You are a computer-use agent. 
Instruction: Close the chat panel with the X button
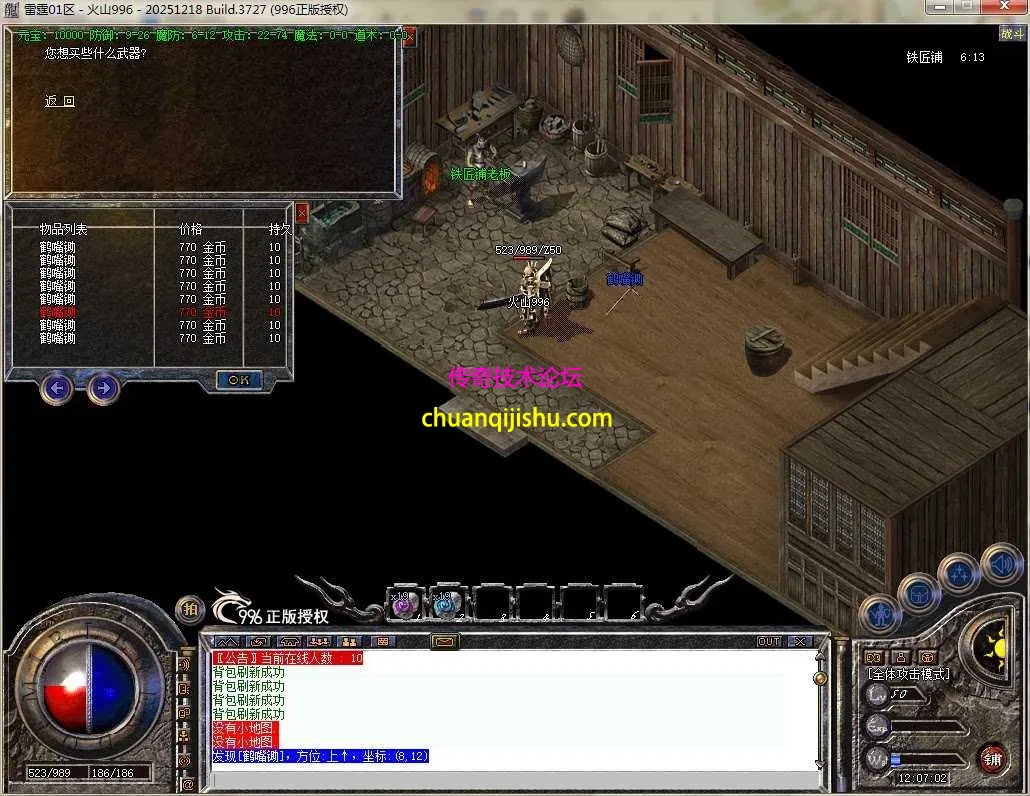pyautogui.click(x=800, y=641)
